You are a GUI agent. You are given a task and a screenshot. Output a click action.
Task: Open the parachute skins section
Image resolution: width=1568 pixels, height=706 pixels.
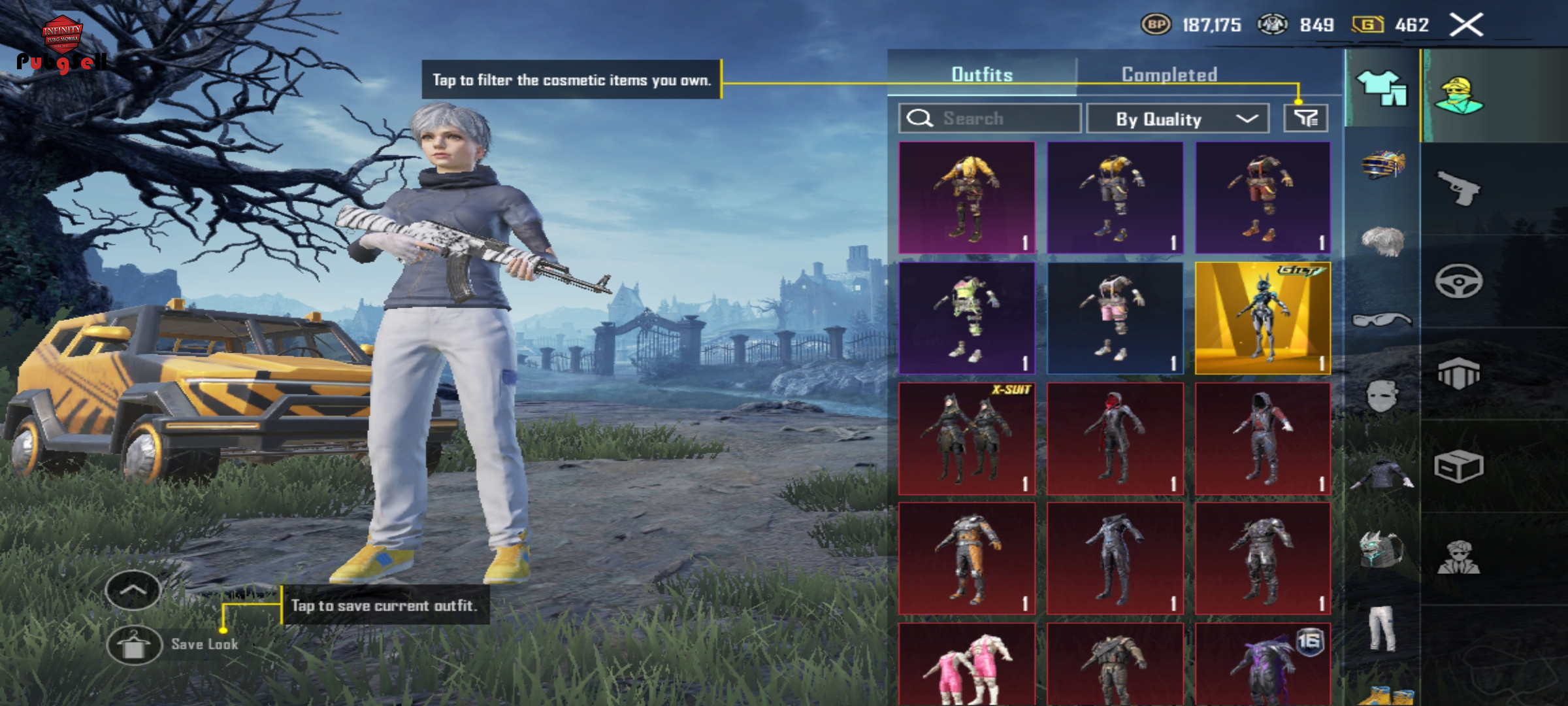pos(1458,374)
